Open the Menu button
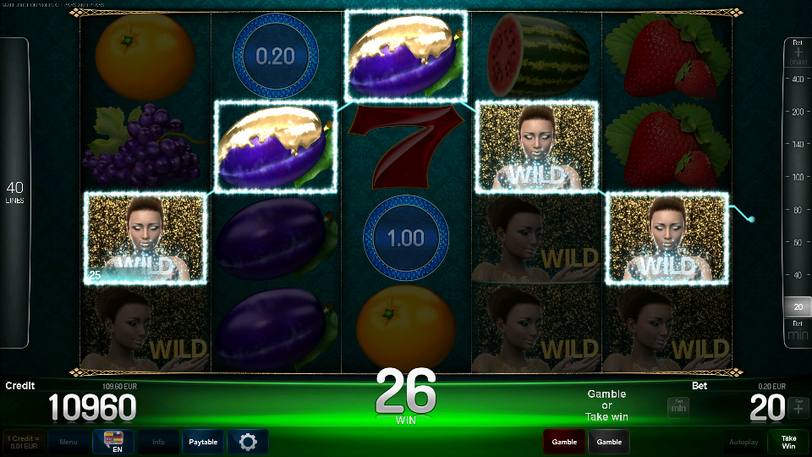Screen dimensions: 812x457 pos(68,441)
